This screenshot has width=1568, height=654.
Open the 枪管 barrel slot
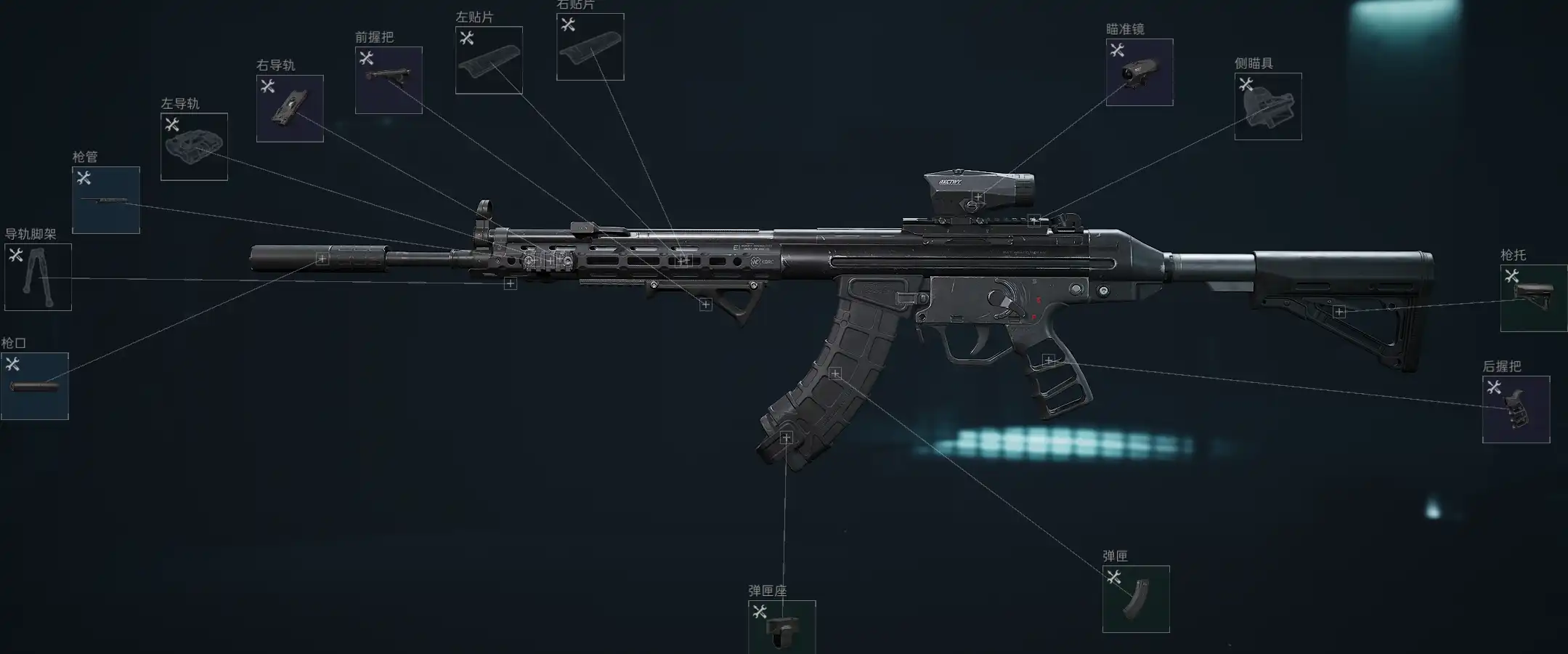point(106,200)
